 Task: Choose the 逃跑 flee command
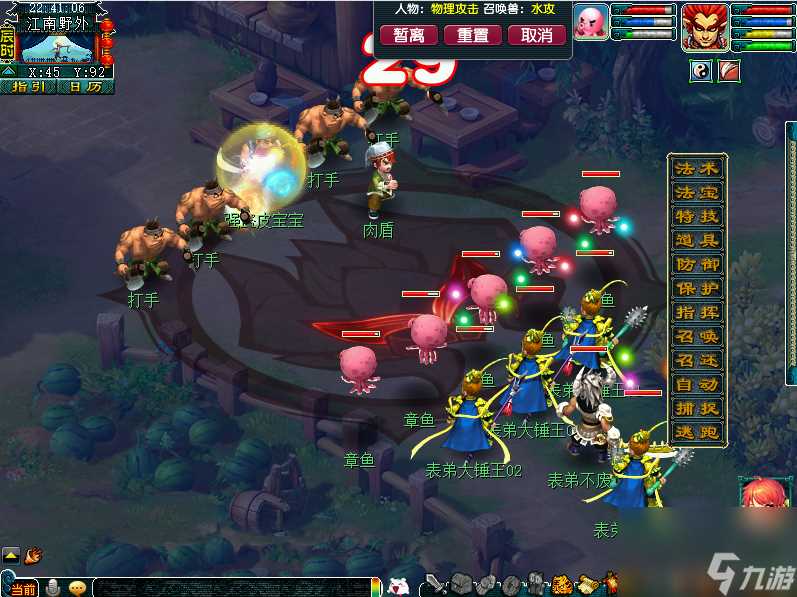click(697, 433)
